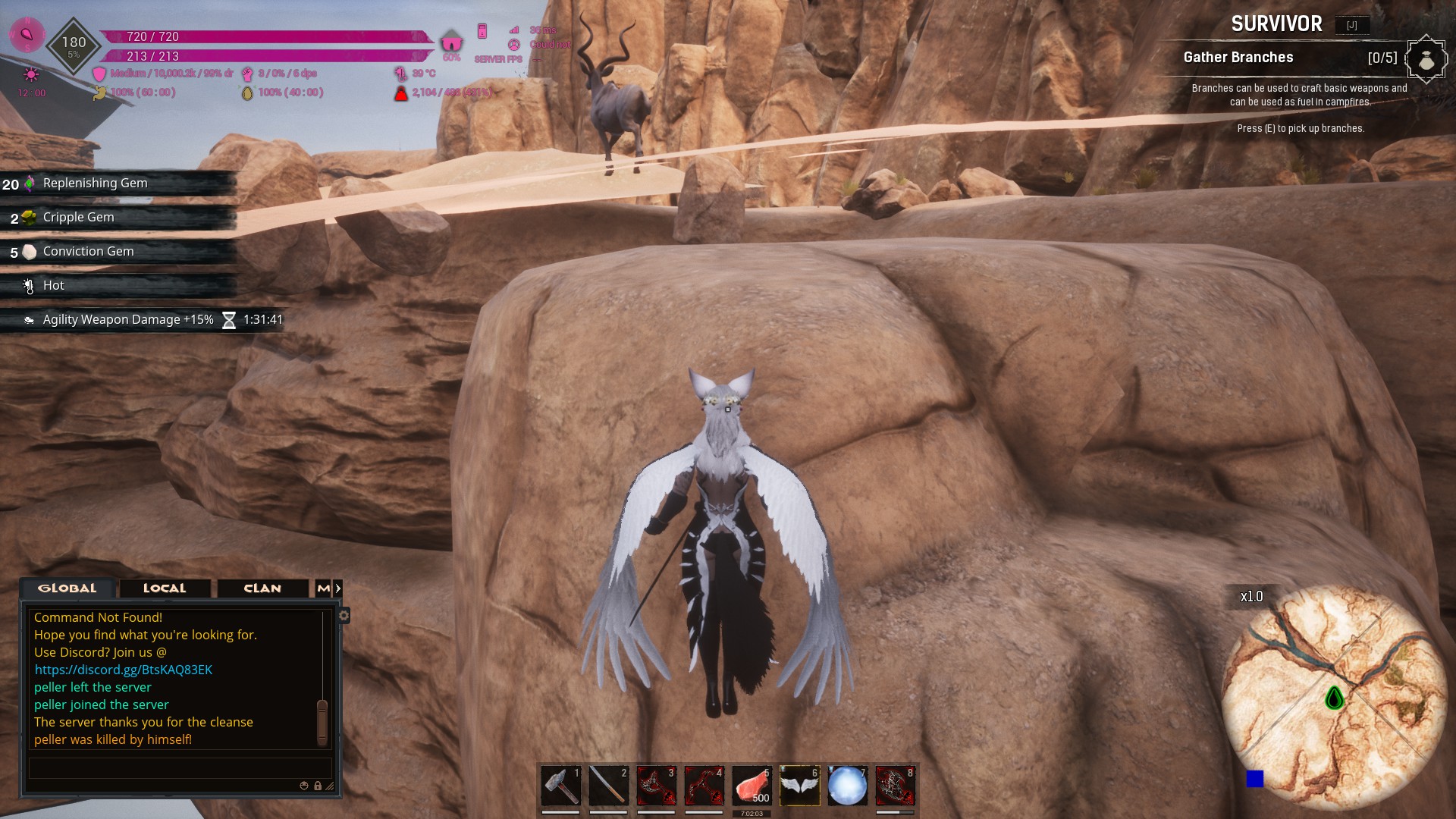The image size is (1456, 819).
Task: Switch to the Local chat tab
Action: pyautogui.click(x=163, y=588)
